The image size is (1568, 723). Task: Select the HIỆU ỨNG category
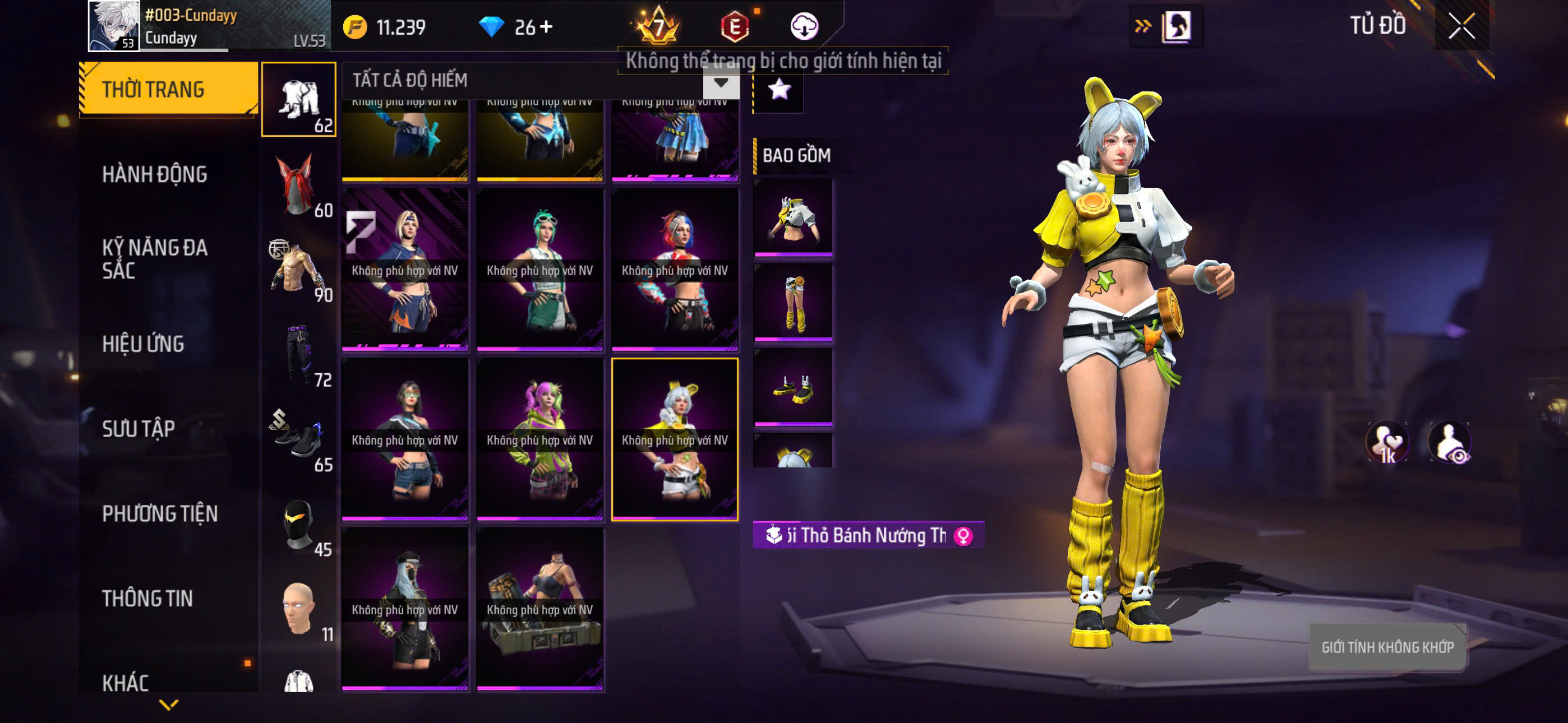[143, 345]
